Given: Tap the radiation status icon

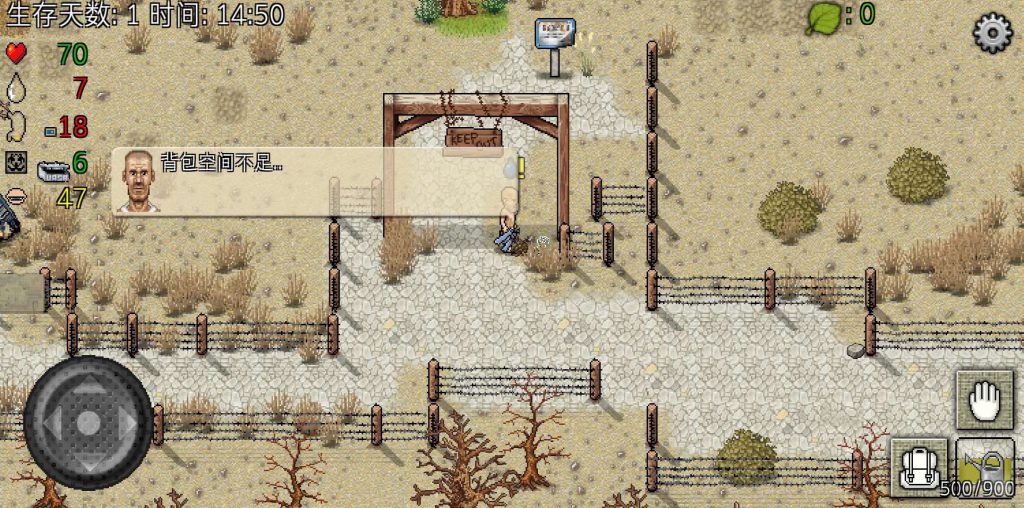Looking at the screenshot, I should tap(16, 162).
